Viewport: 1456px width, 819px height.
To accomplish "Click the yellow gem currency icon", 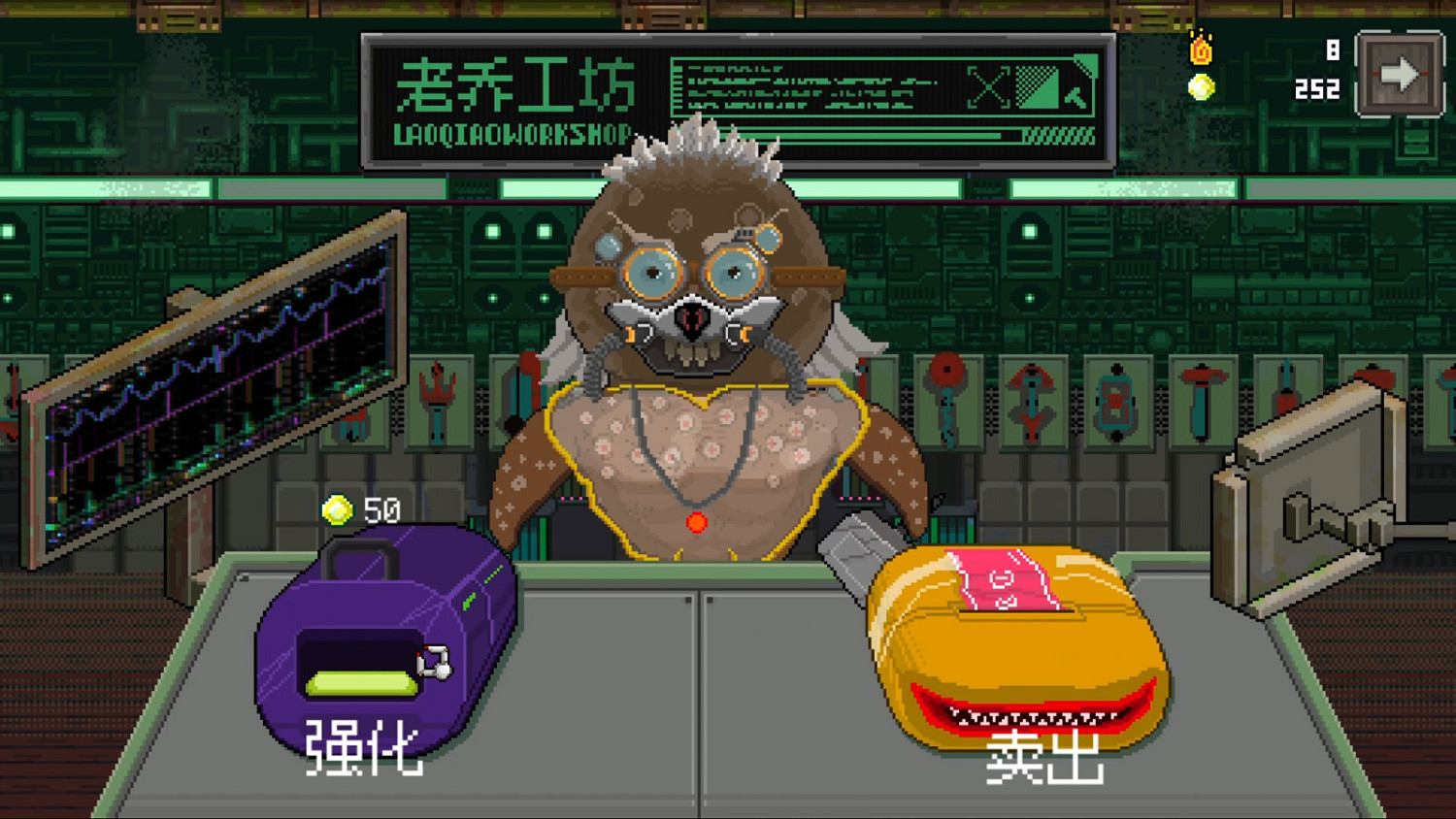I will pyautogui.click(x=1200, y=87).
